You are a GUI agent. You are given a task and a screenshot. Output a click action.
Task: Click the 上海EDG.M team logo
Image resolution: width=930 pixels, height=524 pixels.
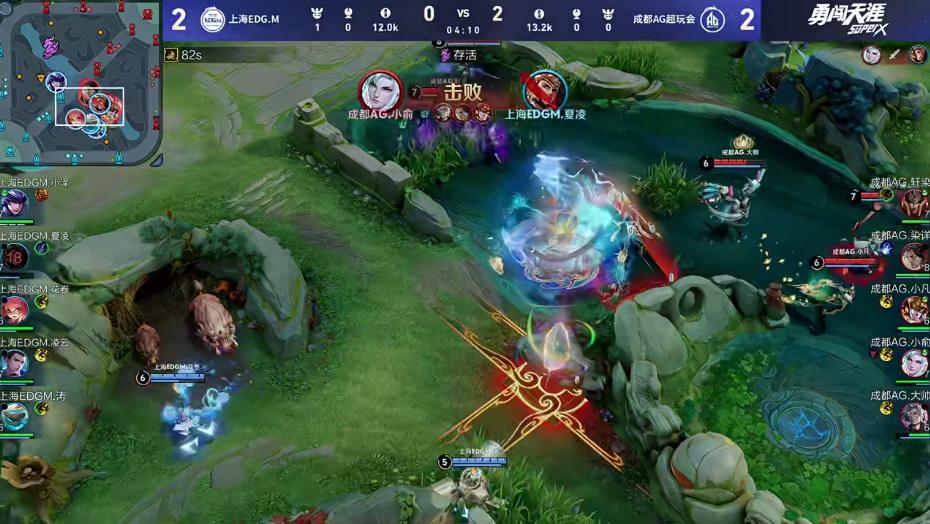point(211,19)
